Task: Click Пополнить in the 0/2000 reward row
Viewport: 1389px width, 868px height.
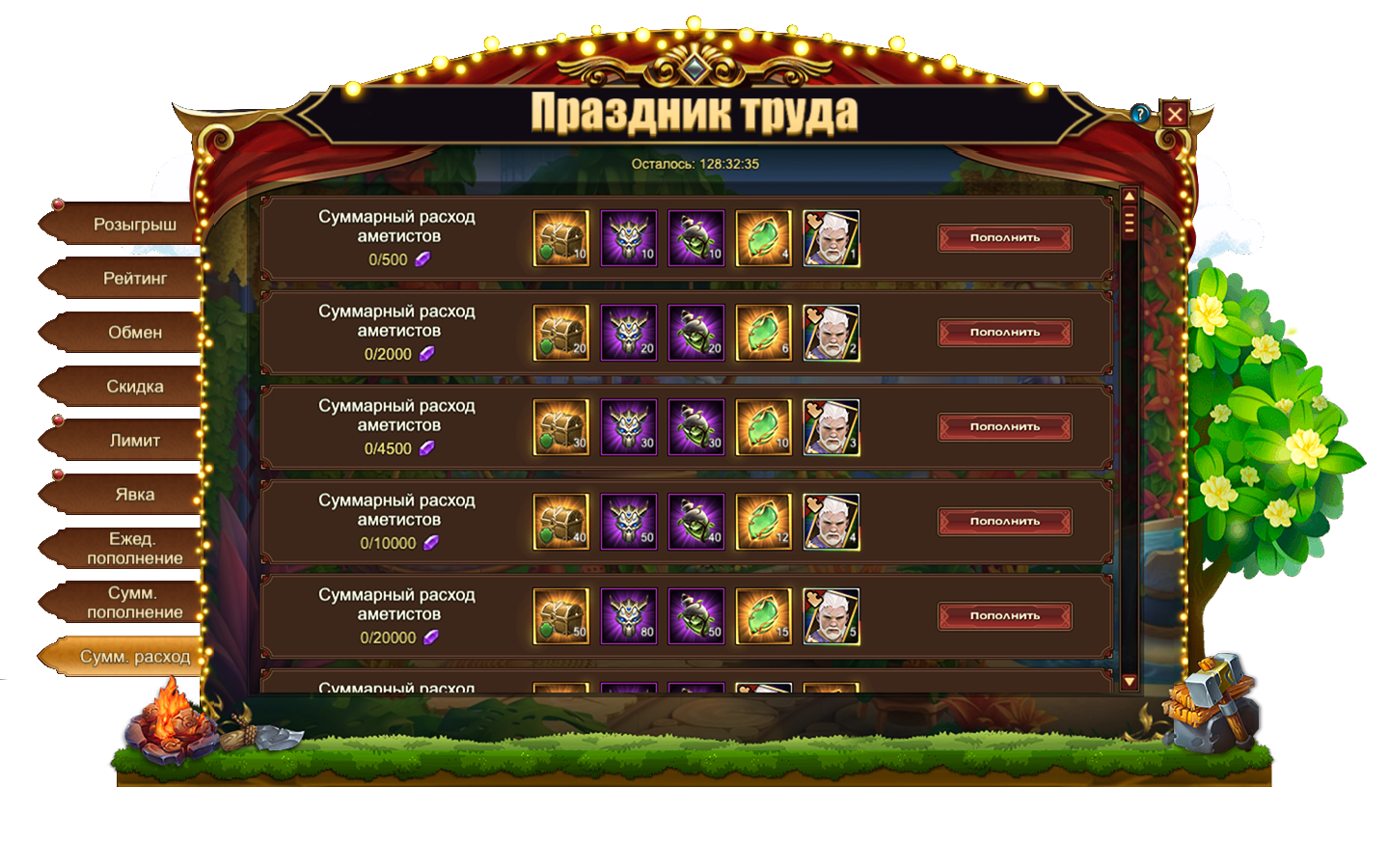Action: click(1004, 333)
